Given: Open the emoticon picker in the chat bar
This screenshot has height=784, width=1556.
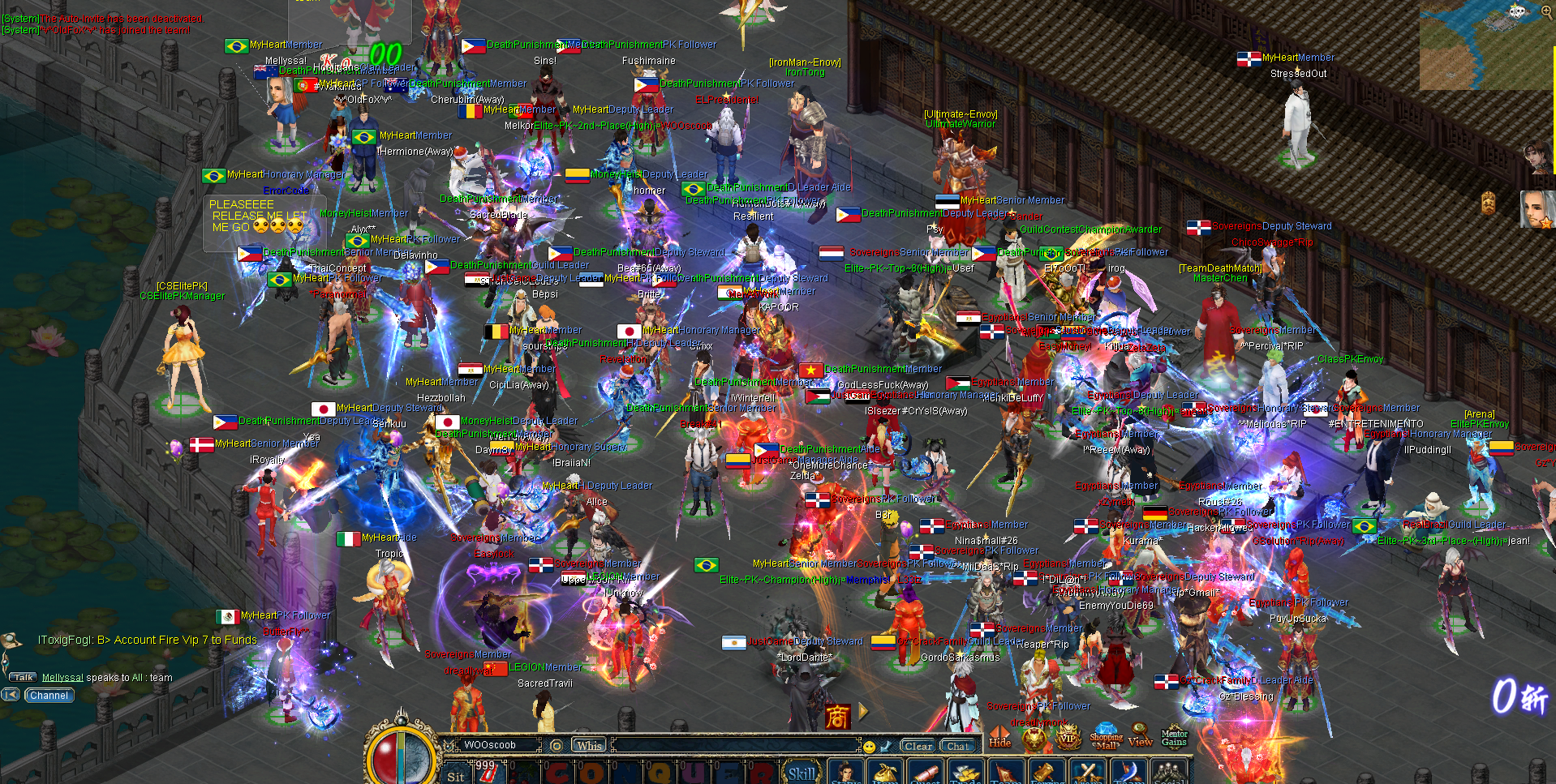Looking at the screenshot, I should [869, 747].
